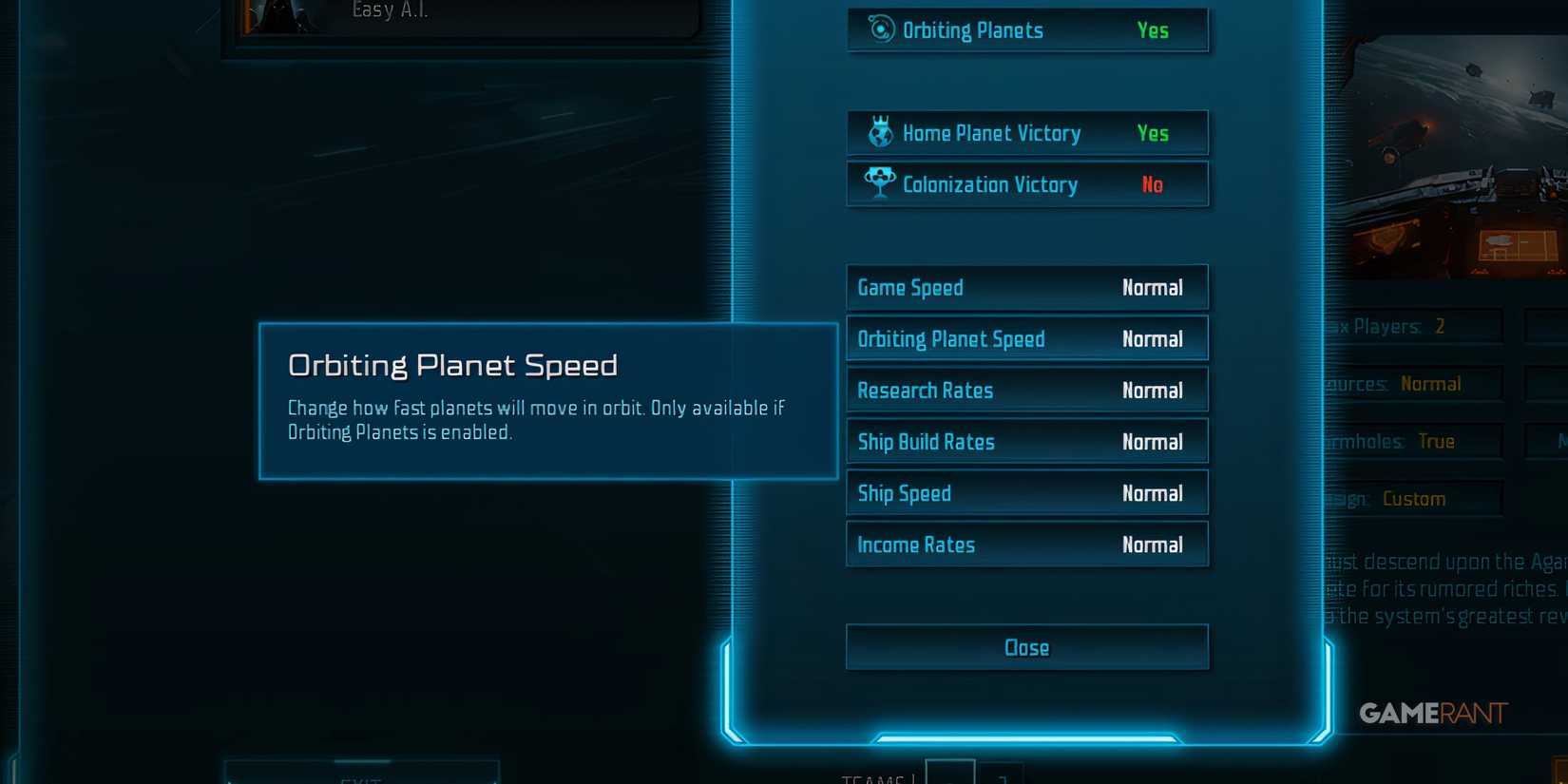Click the Resources Normal setting
The image size is (1568, 784).
[1432, 383]
